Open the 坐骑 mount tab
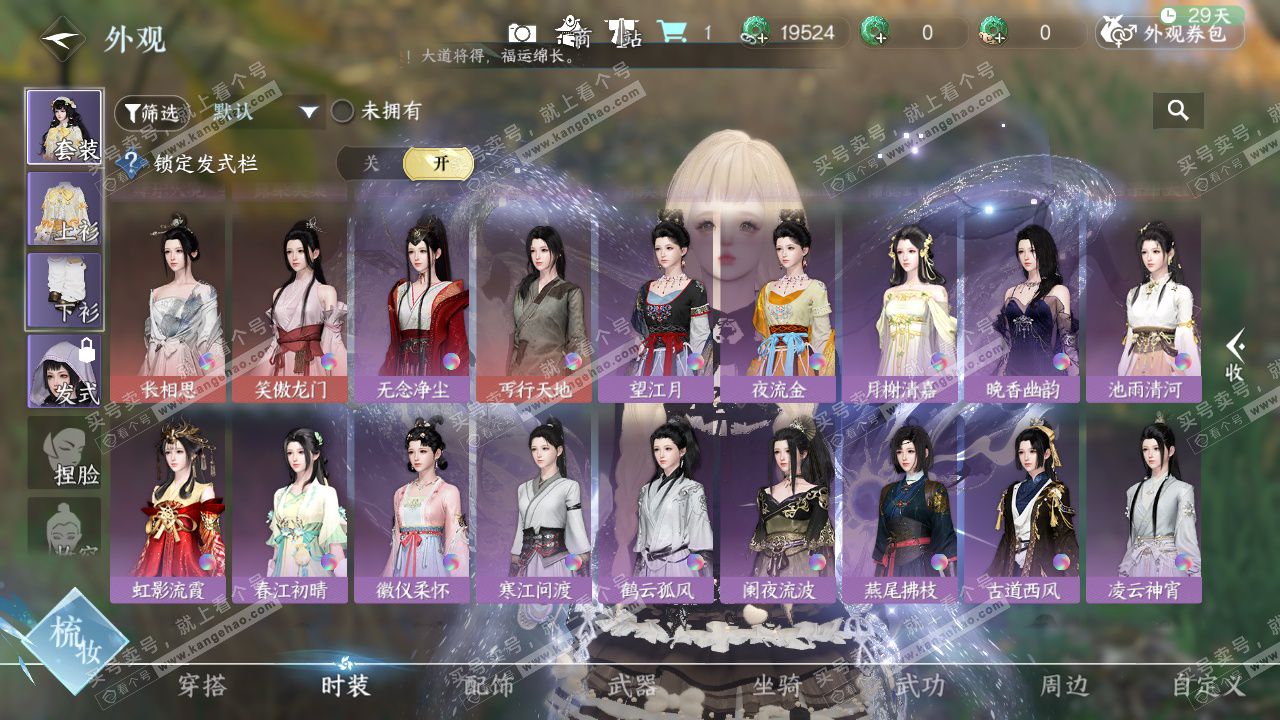This screenshot has height=720, width=1280. (x=777, y=686)
